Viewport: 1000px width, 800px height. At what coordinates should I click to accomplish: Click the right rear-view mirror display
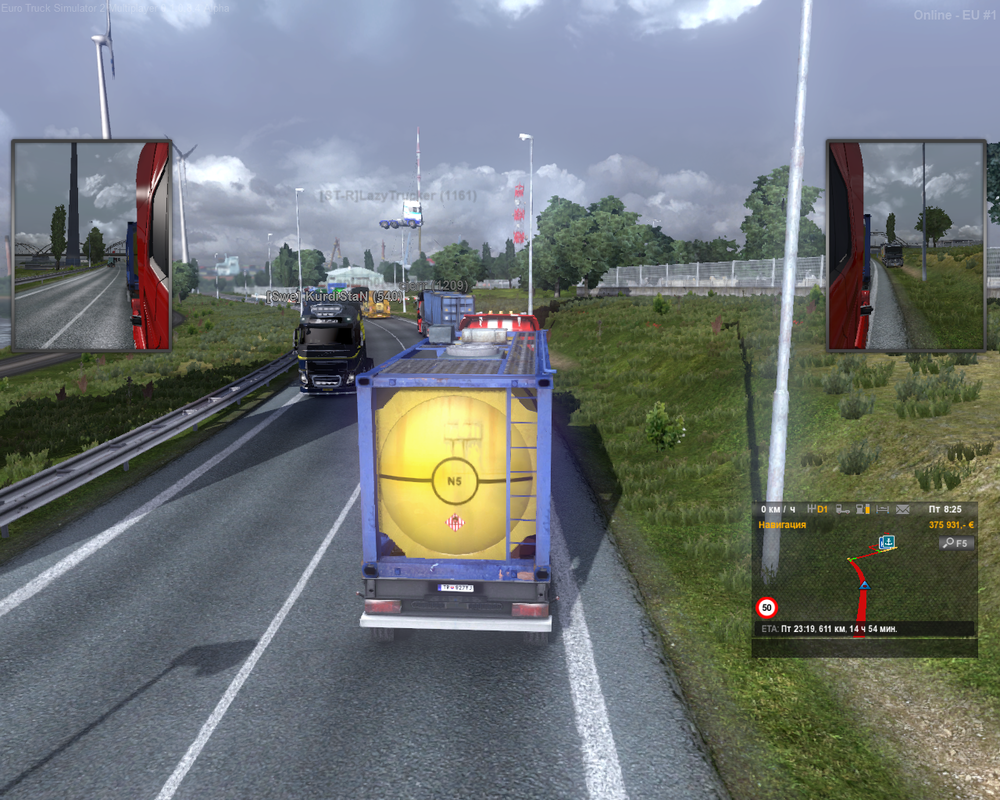[x=906, y=245]
